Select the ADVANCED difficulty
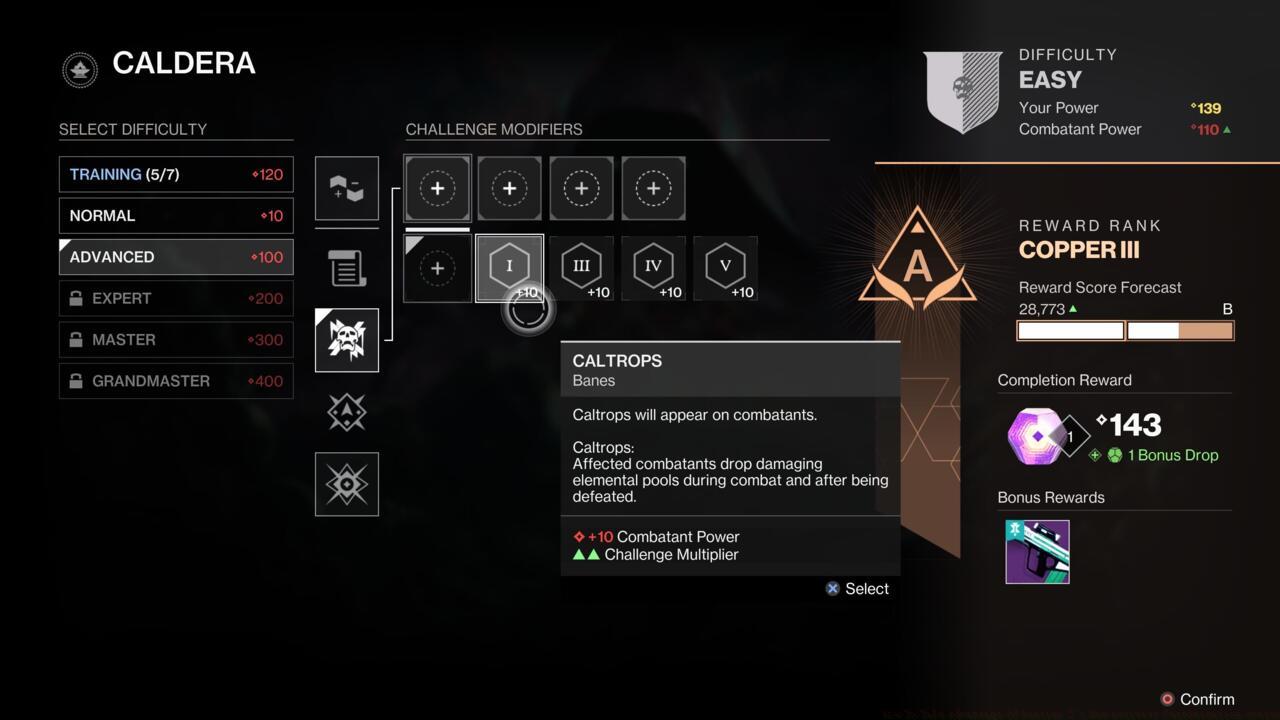The image size is (1280, 720). pyautogui.click(x=175, y=257)
